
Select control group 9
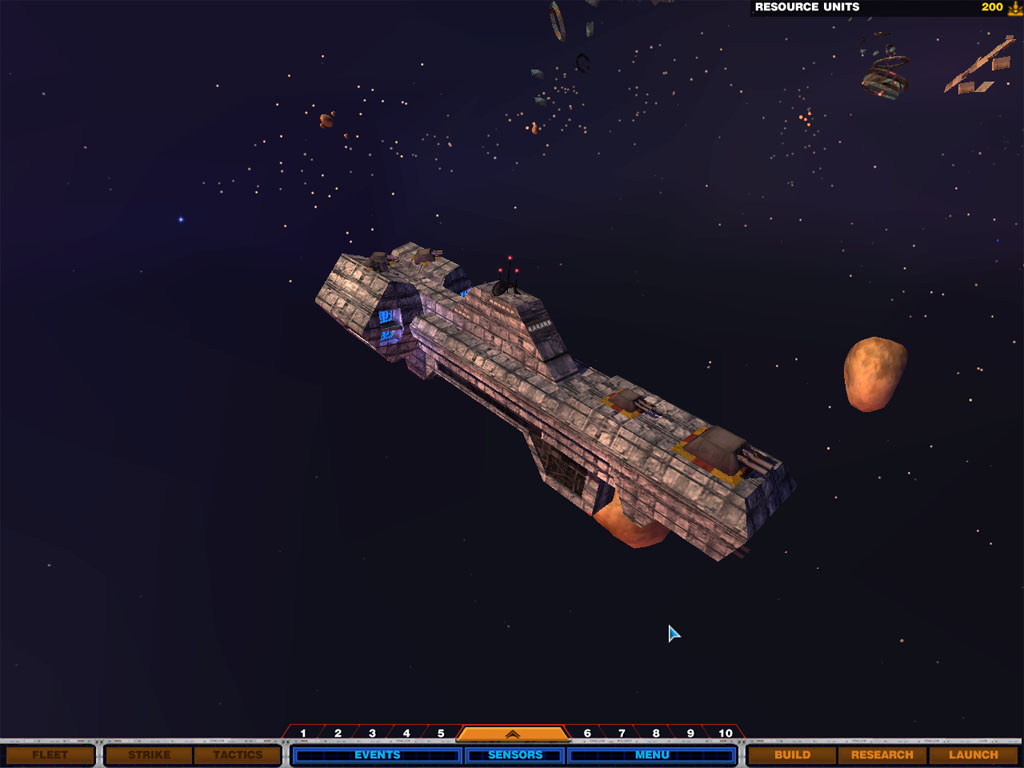pyautogui.click(x=690, y=734)
